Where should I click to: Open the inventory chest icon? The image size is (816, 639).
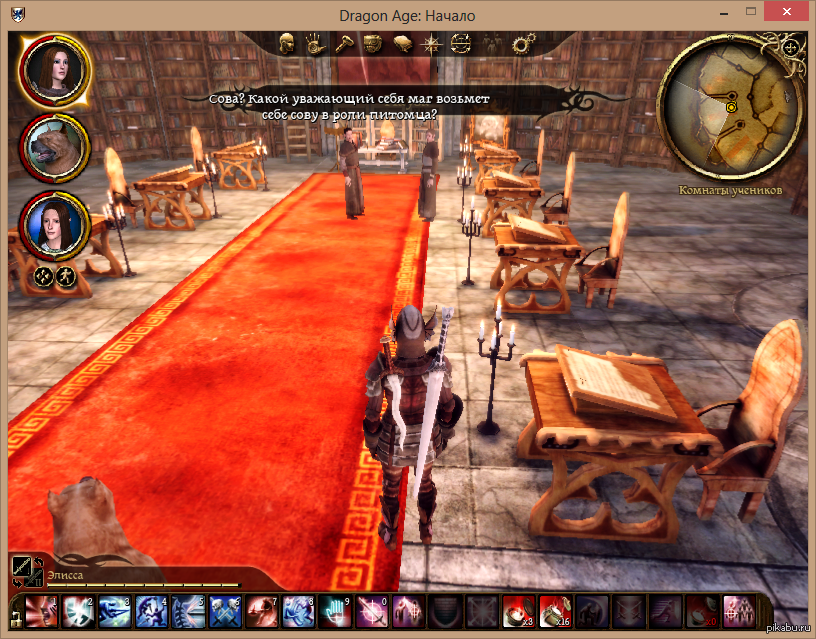coord(372,43)
